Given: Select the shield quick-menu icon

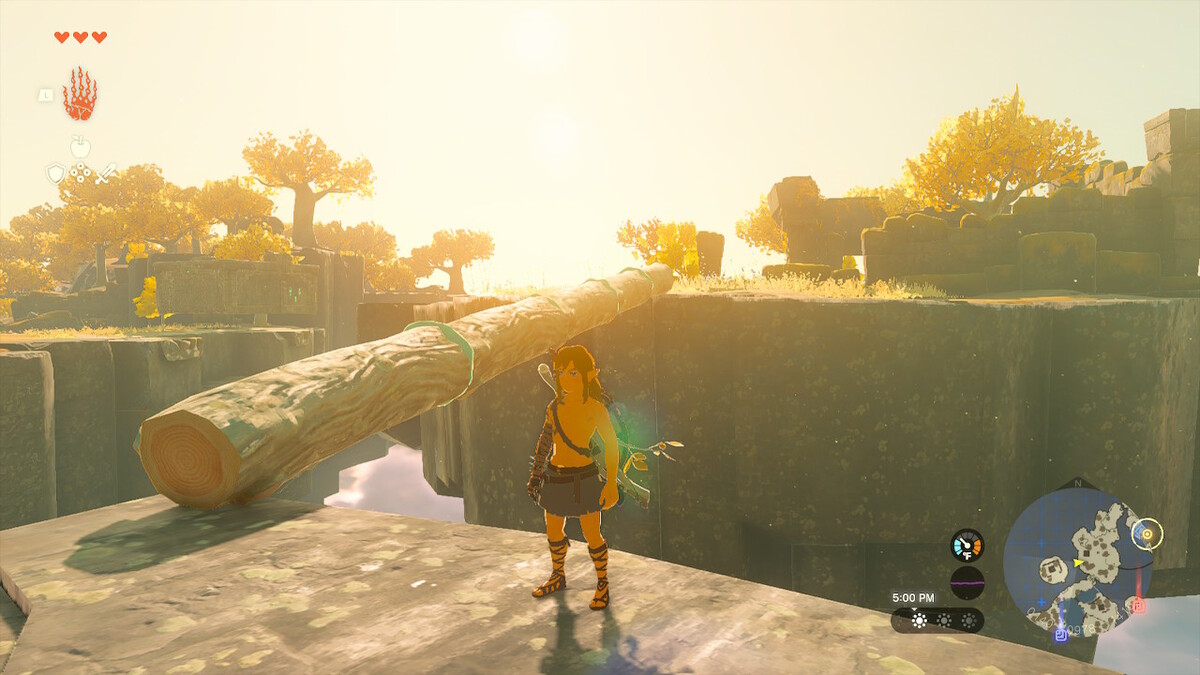Looking at the screenshot, I should click(x=56, y=173).
